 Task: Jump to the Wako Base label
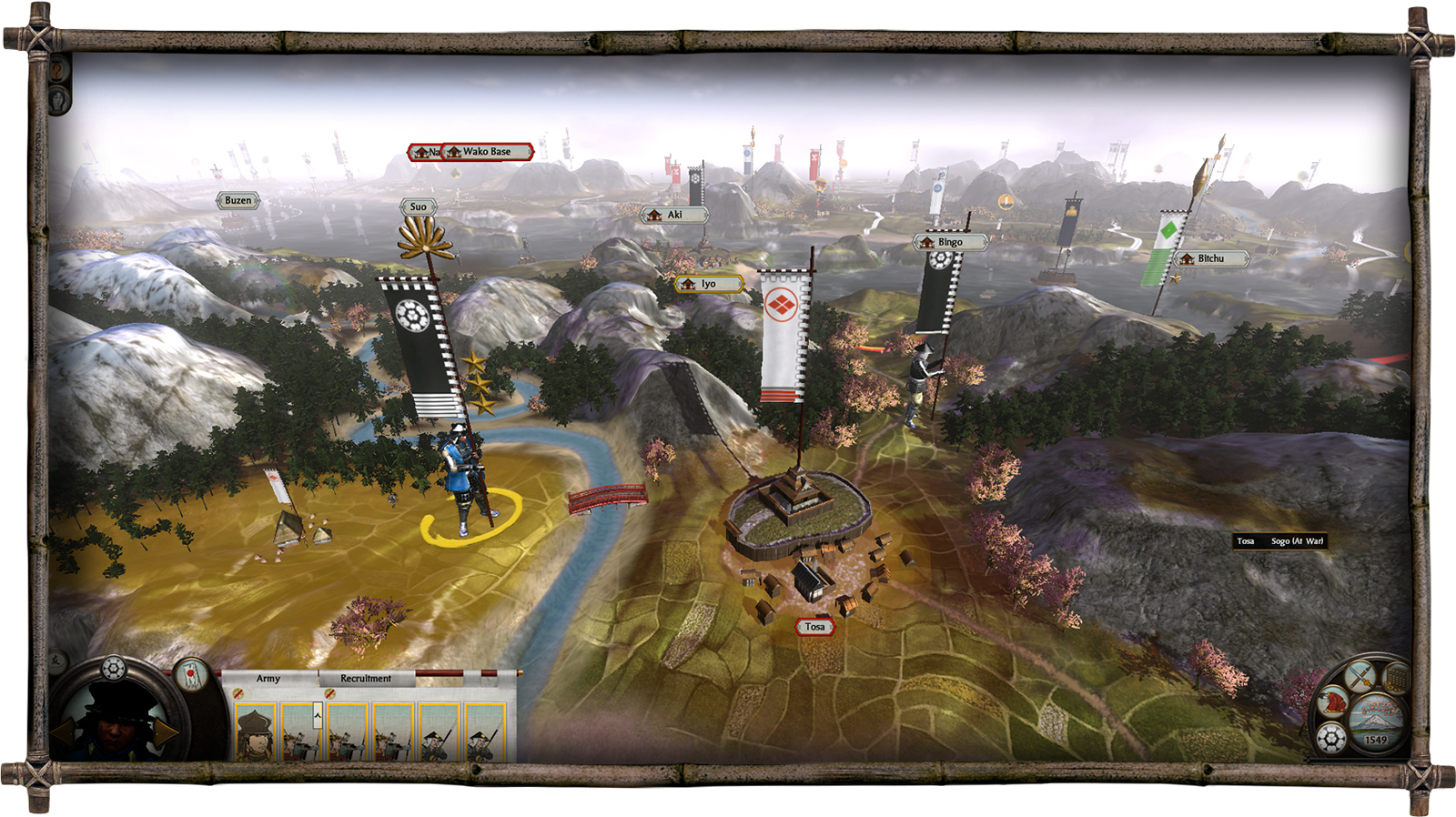pyautogui.click(x=486, y=152)
